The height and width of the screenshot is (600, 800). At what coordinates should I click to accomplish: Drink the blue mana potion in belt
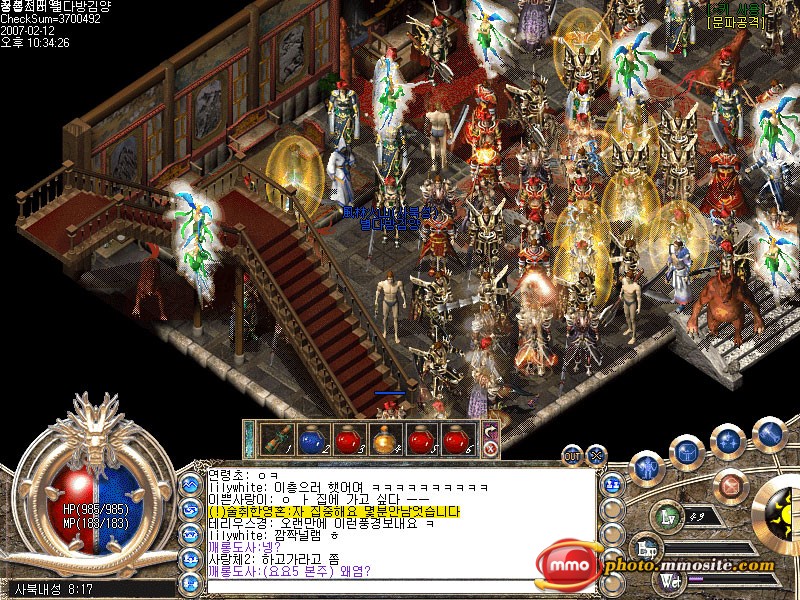click(x=313, y=438)
